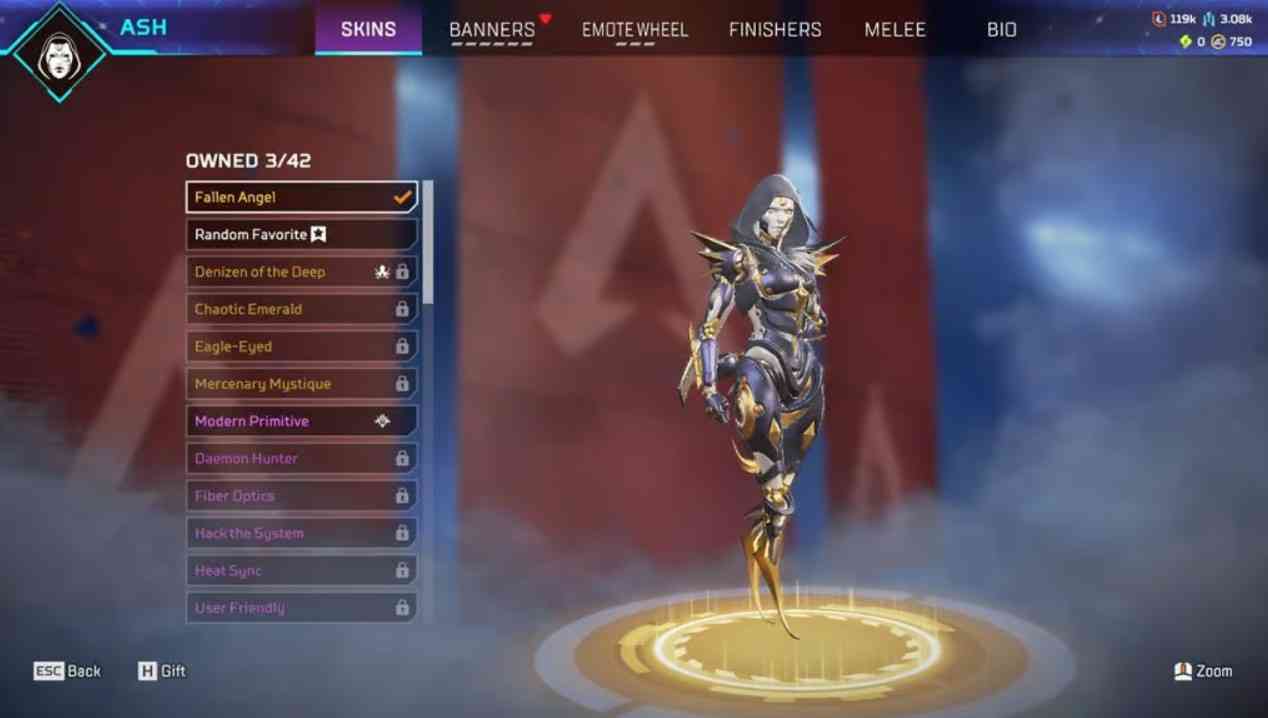
Task: Click the Back button
Action: click(68, 671)
